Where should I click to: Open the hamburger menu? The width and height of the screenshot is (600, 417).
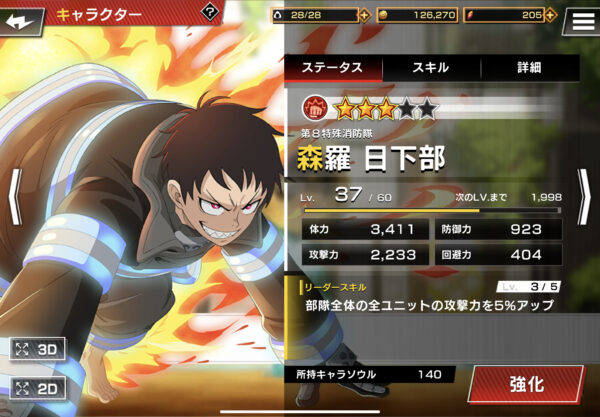click(x=582, y=18)
